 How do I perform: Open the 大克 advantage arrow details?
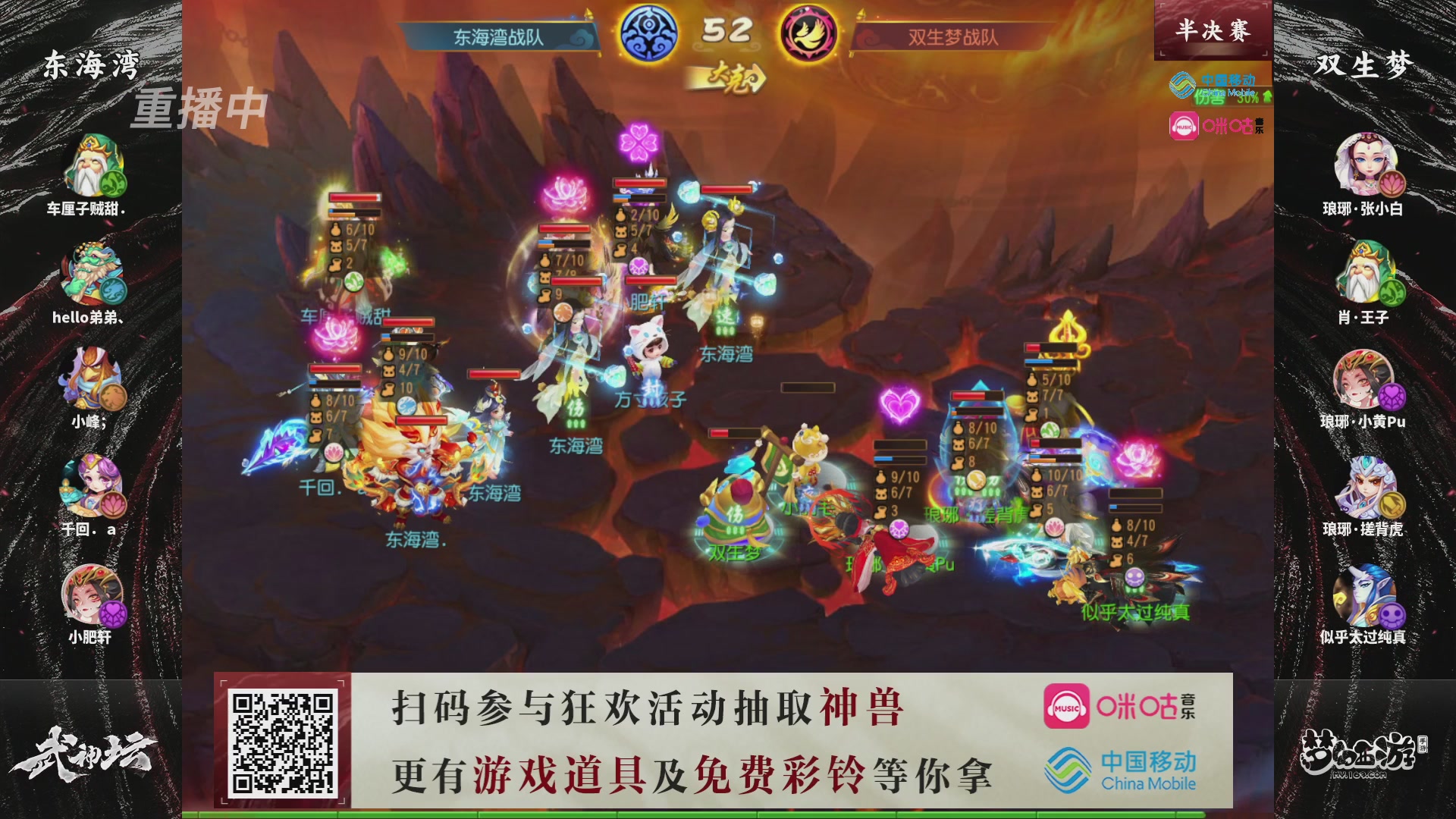[x=732, y=78]
